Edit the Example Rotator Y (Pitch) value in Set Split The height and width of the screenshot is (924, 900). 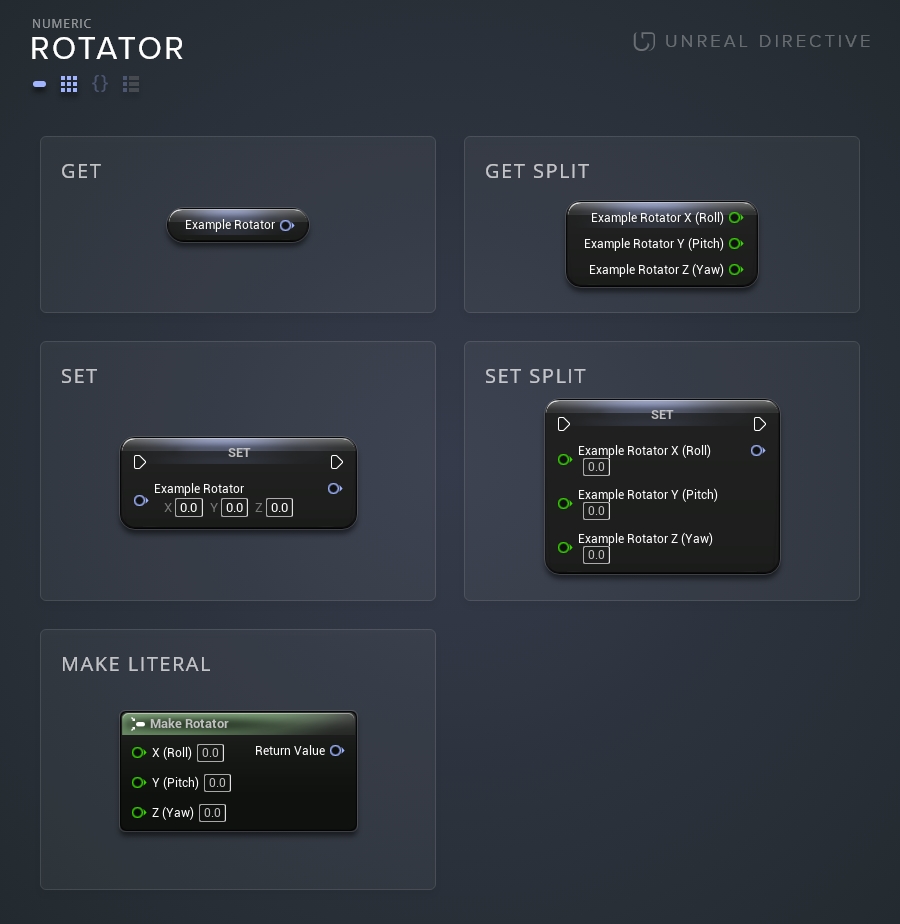pyautogui.click(x=596, y=511)
